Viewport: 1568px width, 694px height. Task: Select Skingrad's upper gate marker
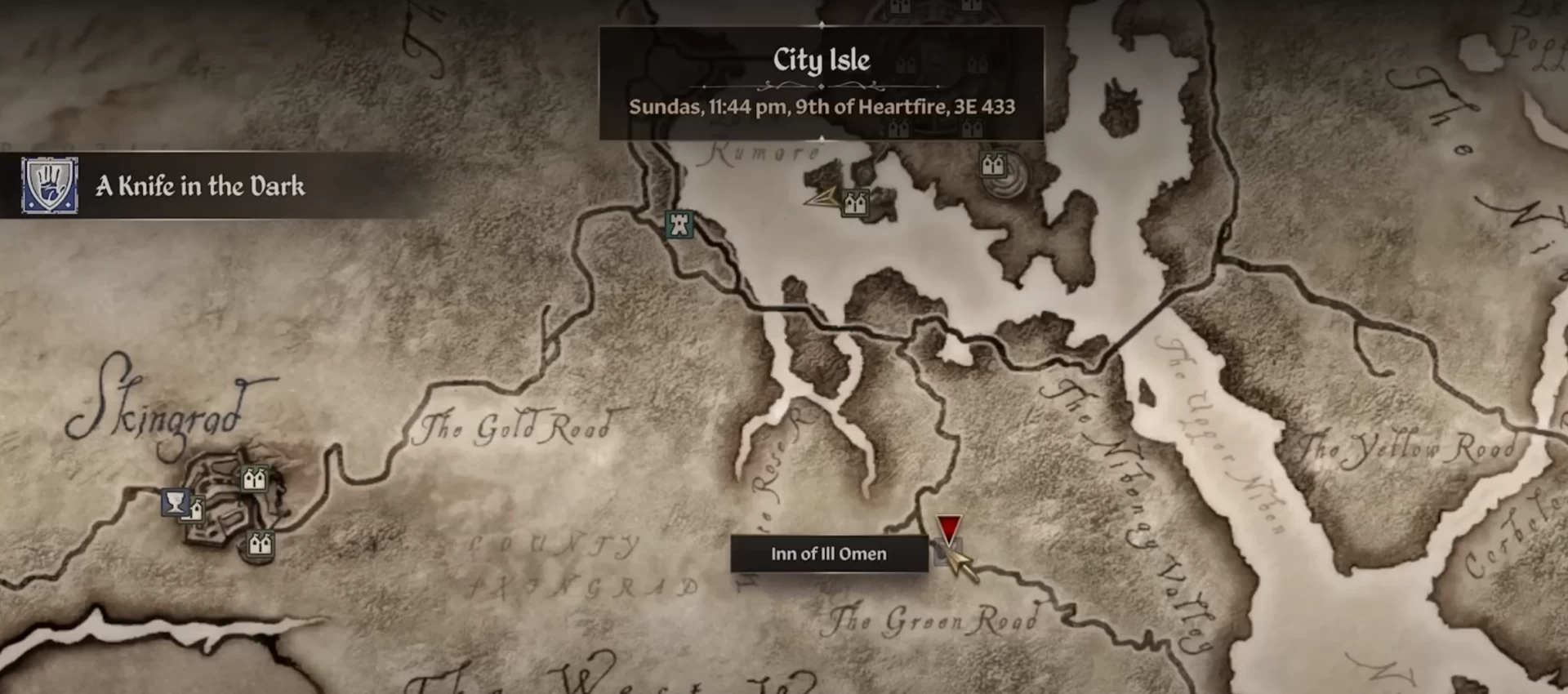coord(254,478)
